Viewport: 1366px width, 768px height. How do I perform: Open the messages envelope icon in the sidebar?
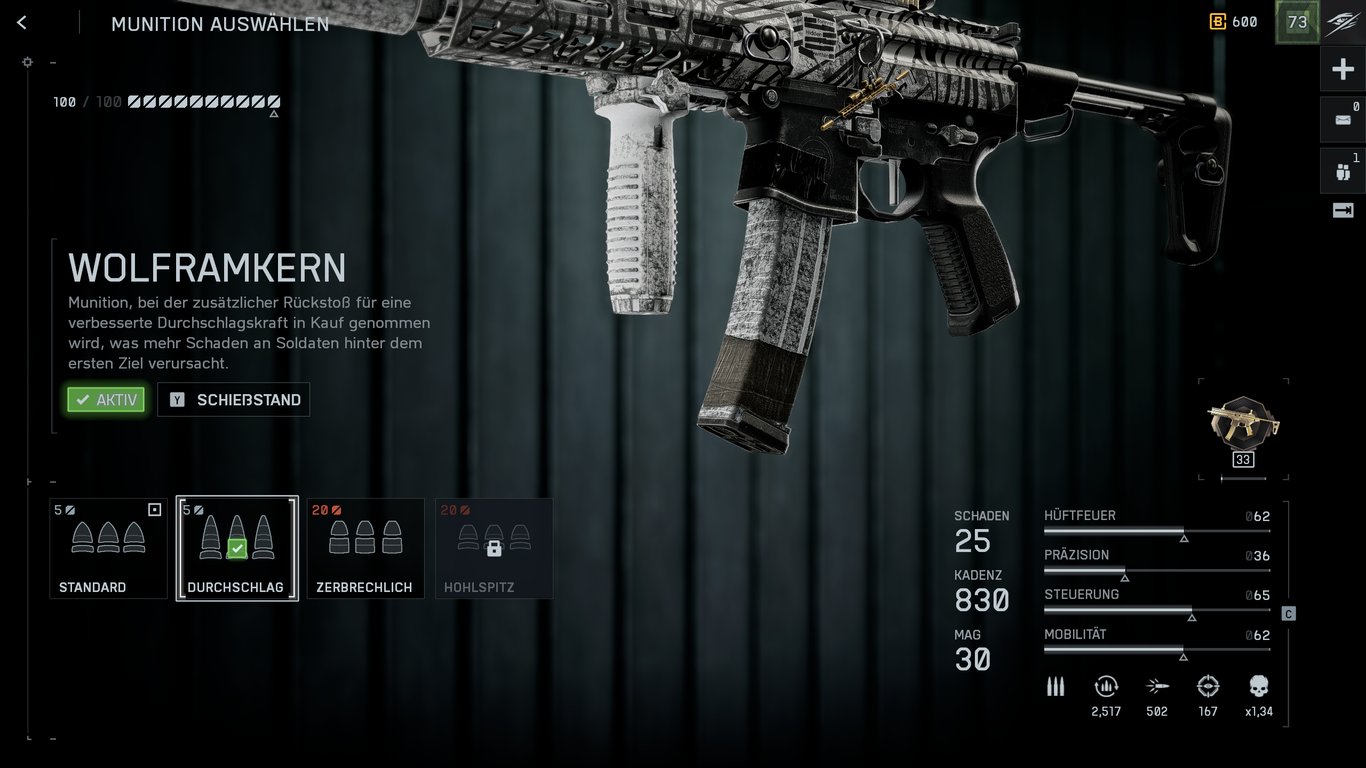1345,119
